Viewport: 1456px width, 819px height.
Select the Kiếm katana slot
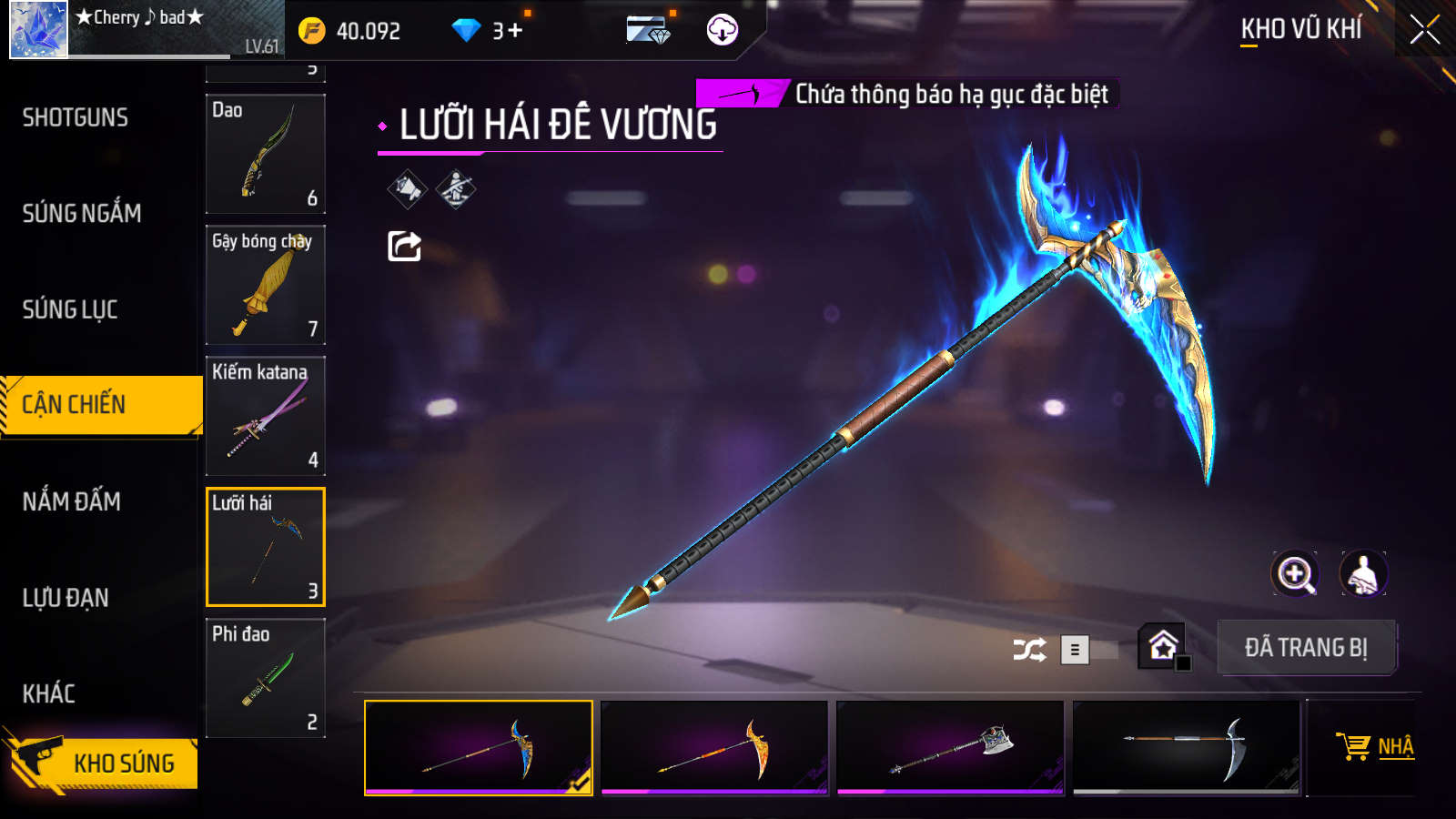point(266,416)
